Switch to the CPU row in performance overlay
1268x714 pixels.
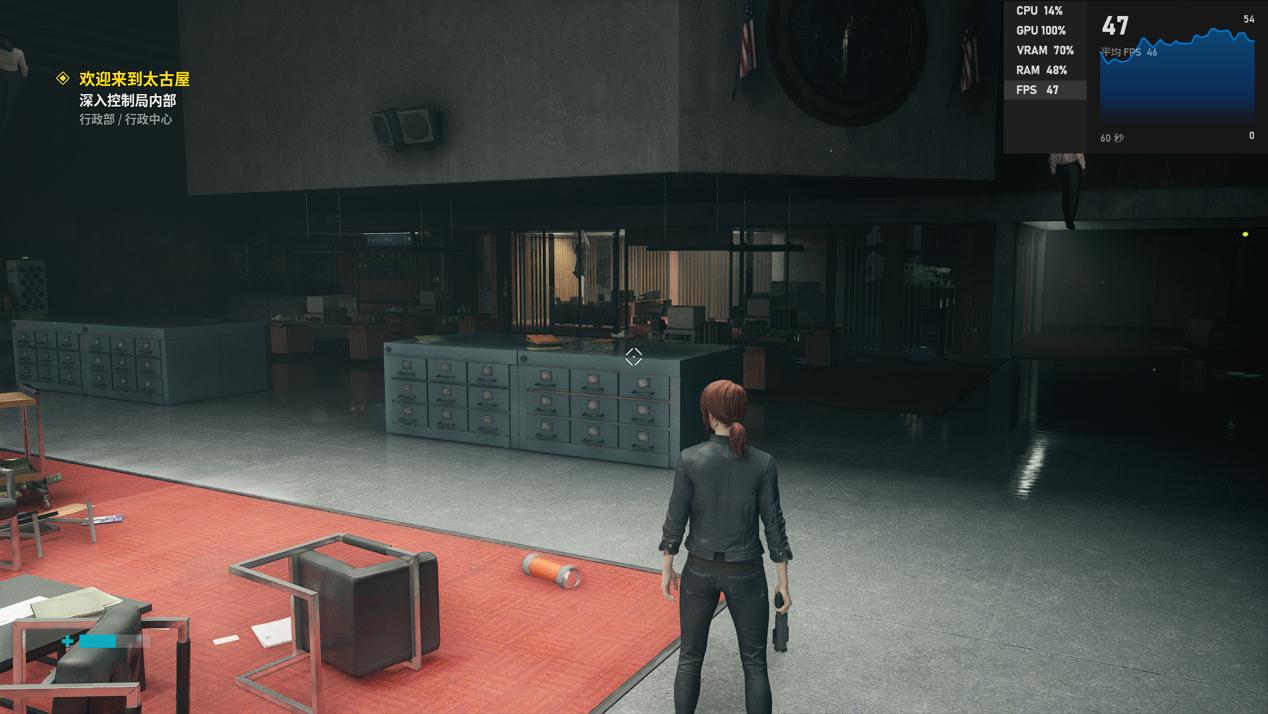tap(1044, 11)
